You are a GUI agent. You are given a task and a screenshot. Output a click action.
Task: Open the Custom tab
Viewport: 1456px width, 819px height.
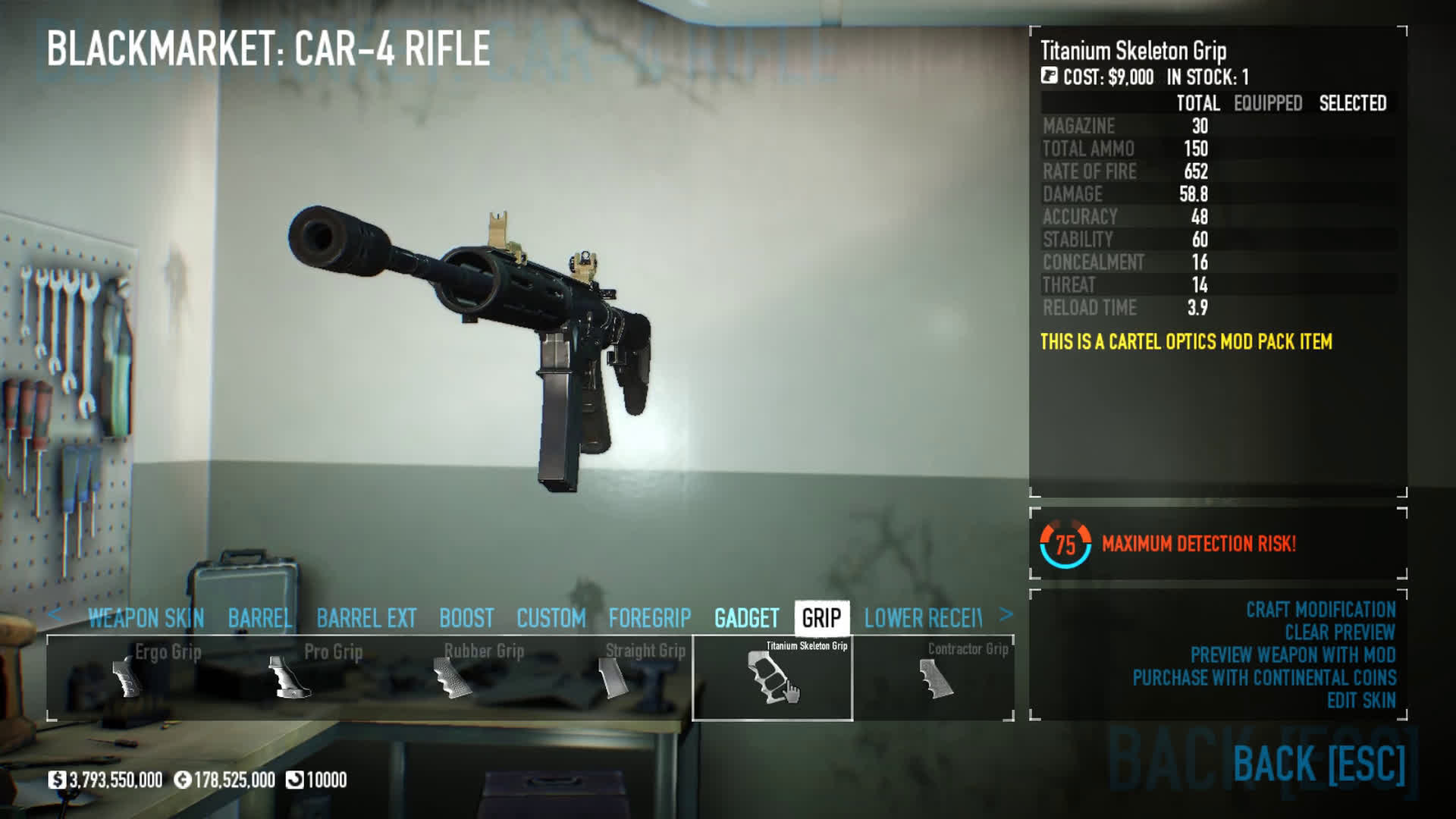(551, 618)
